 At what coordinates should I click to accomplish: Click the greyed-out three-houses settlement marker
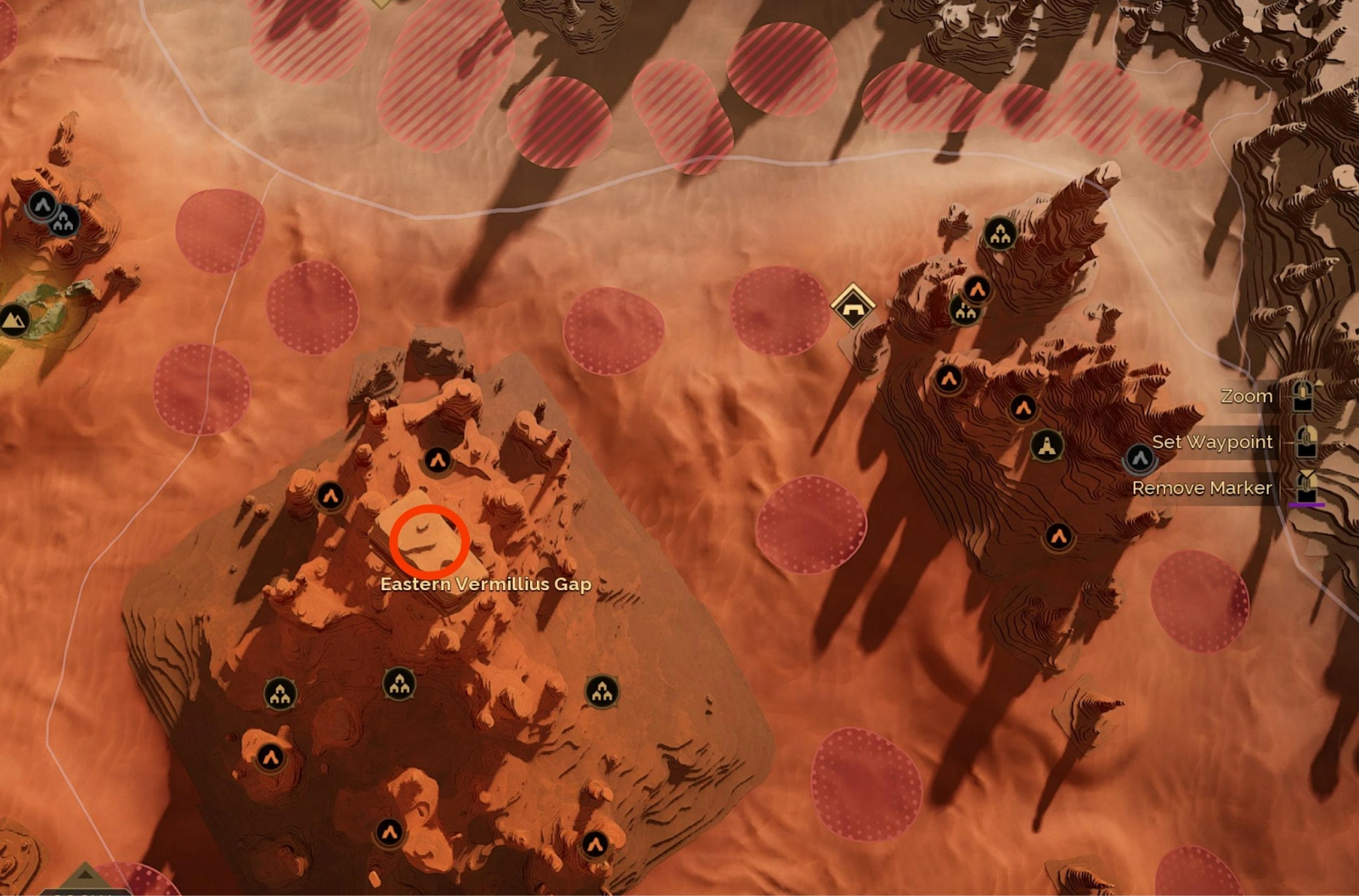pyautogui.click(x=64, y=222)
